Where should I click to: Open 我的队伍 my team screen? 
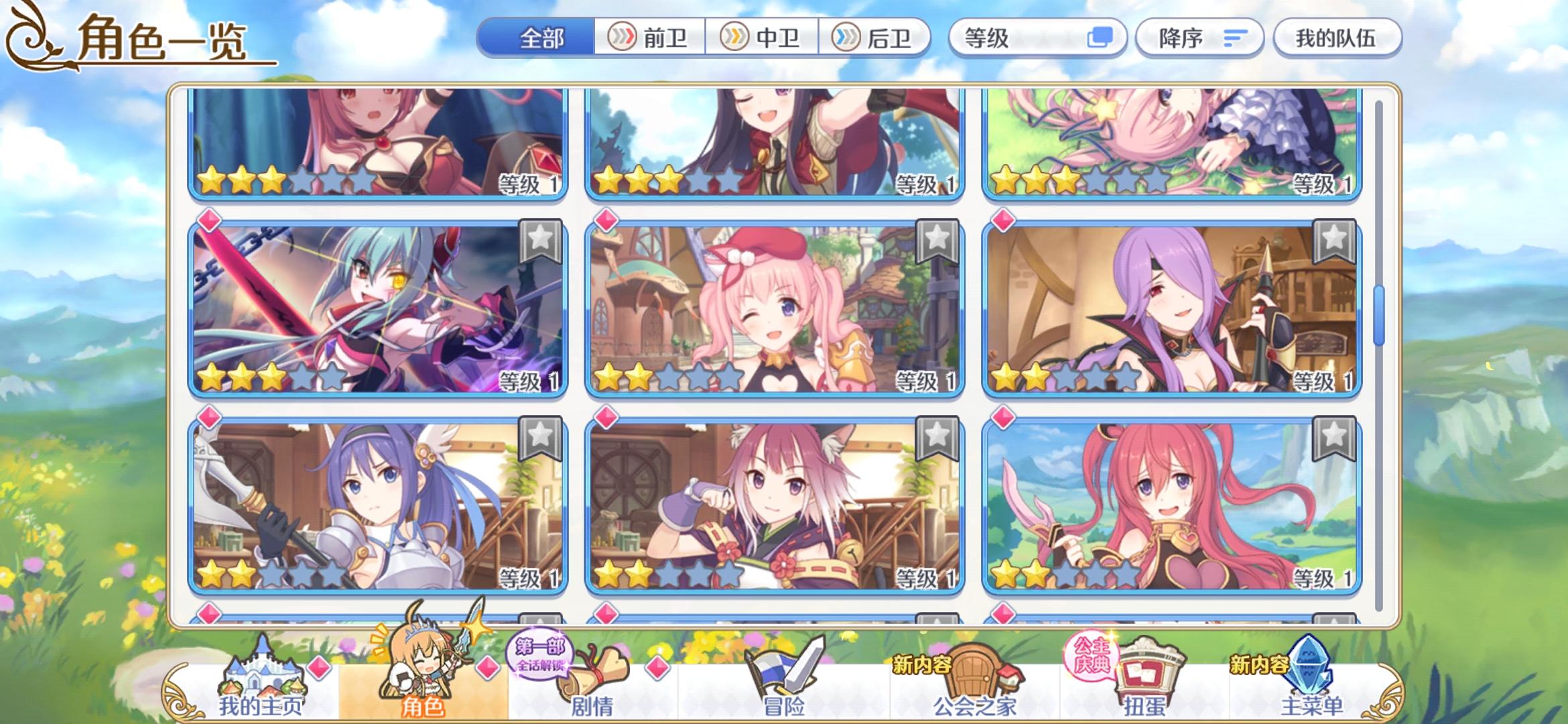click(x=1337, y=38)
